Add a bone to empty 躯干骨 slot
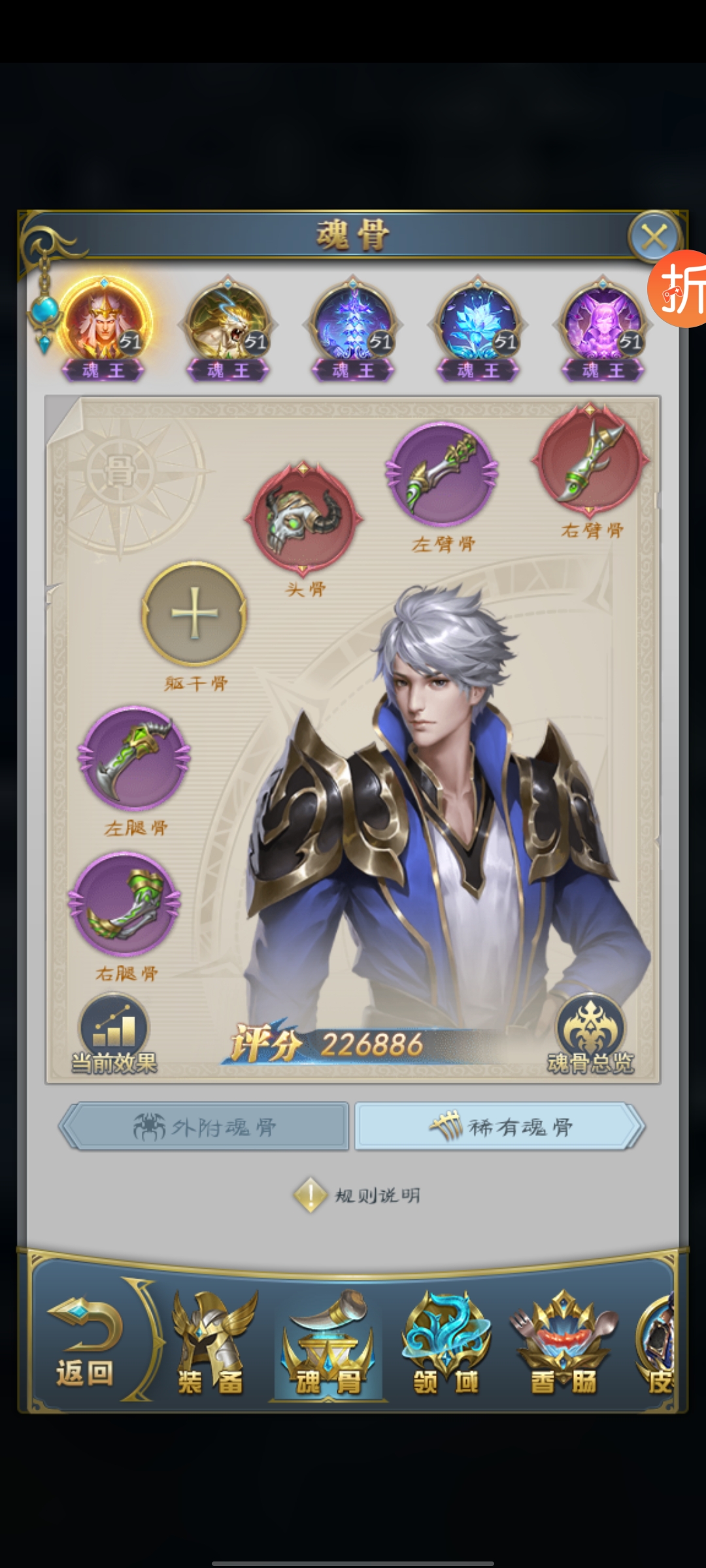This screenshot has width=706, height=1568. [x=194, y=614]
